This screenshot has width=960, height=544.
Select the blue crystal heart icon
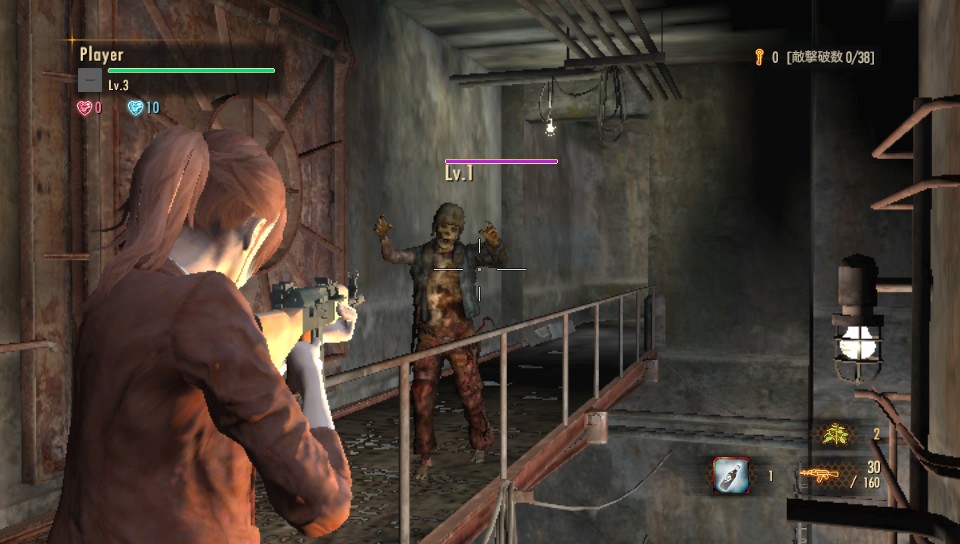pos(136,107)
